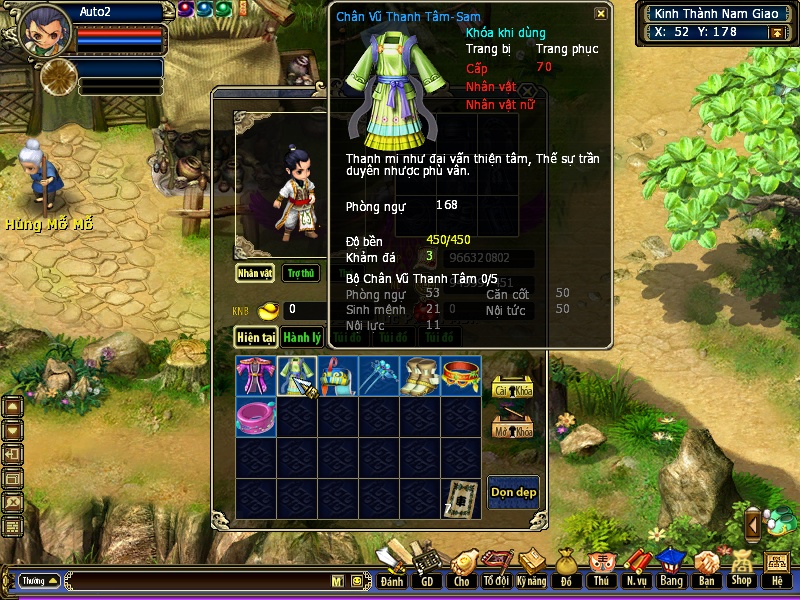Select the blue hairpin item
Viewport: 800px width, 600px height.
[379, 375]
